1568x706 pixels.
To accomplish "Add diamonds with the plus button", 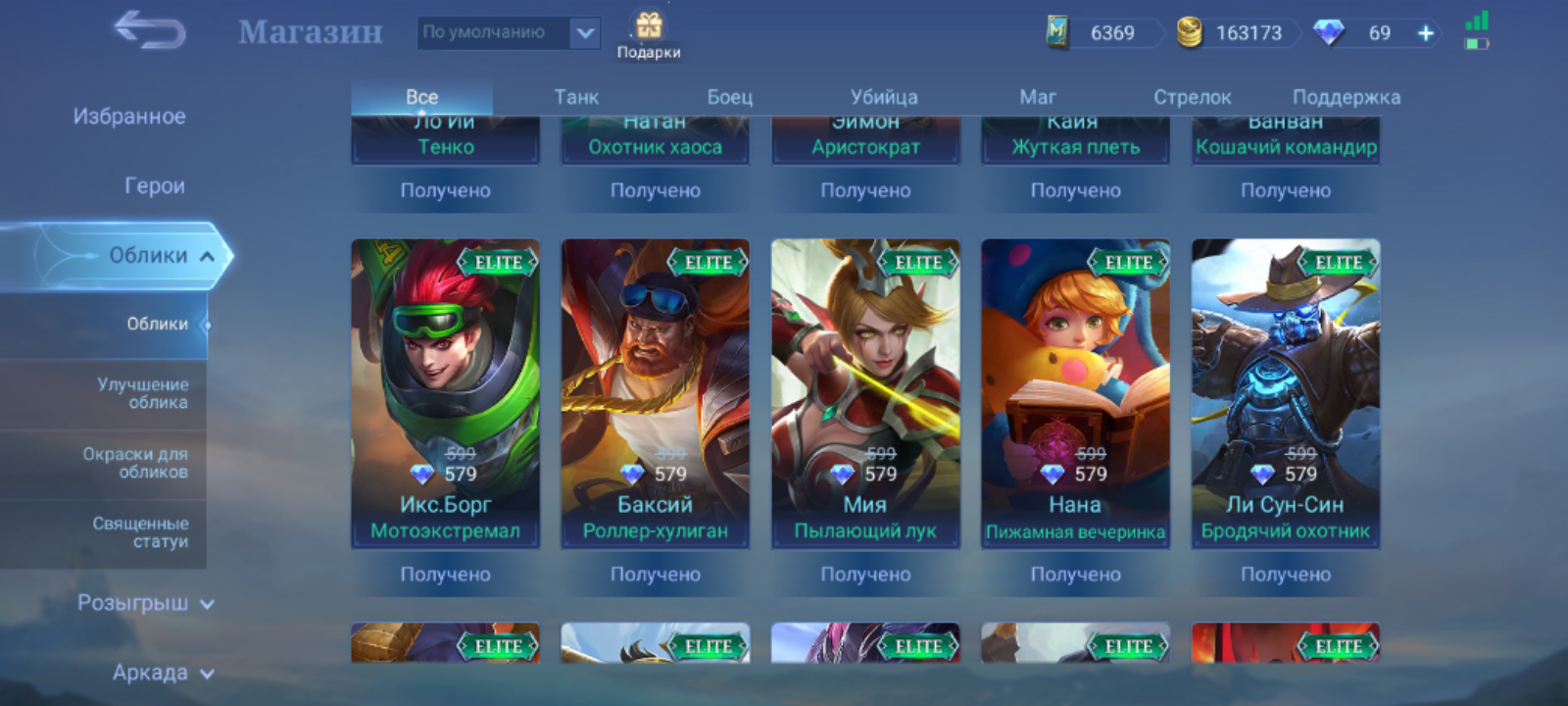I will click(1426, 33).
